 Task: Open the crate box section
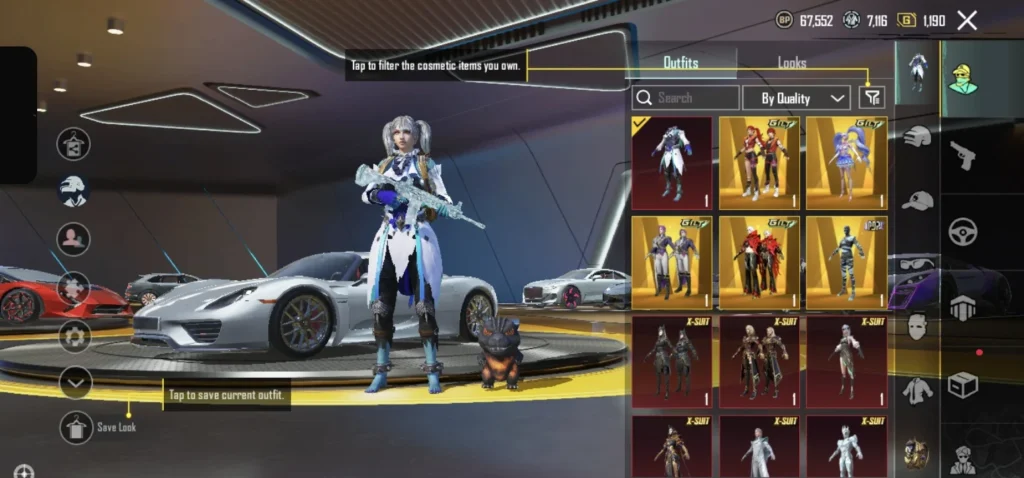coord(963,384)
